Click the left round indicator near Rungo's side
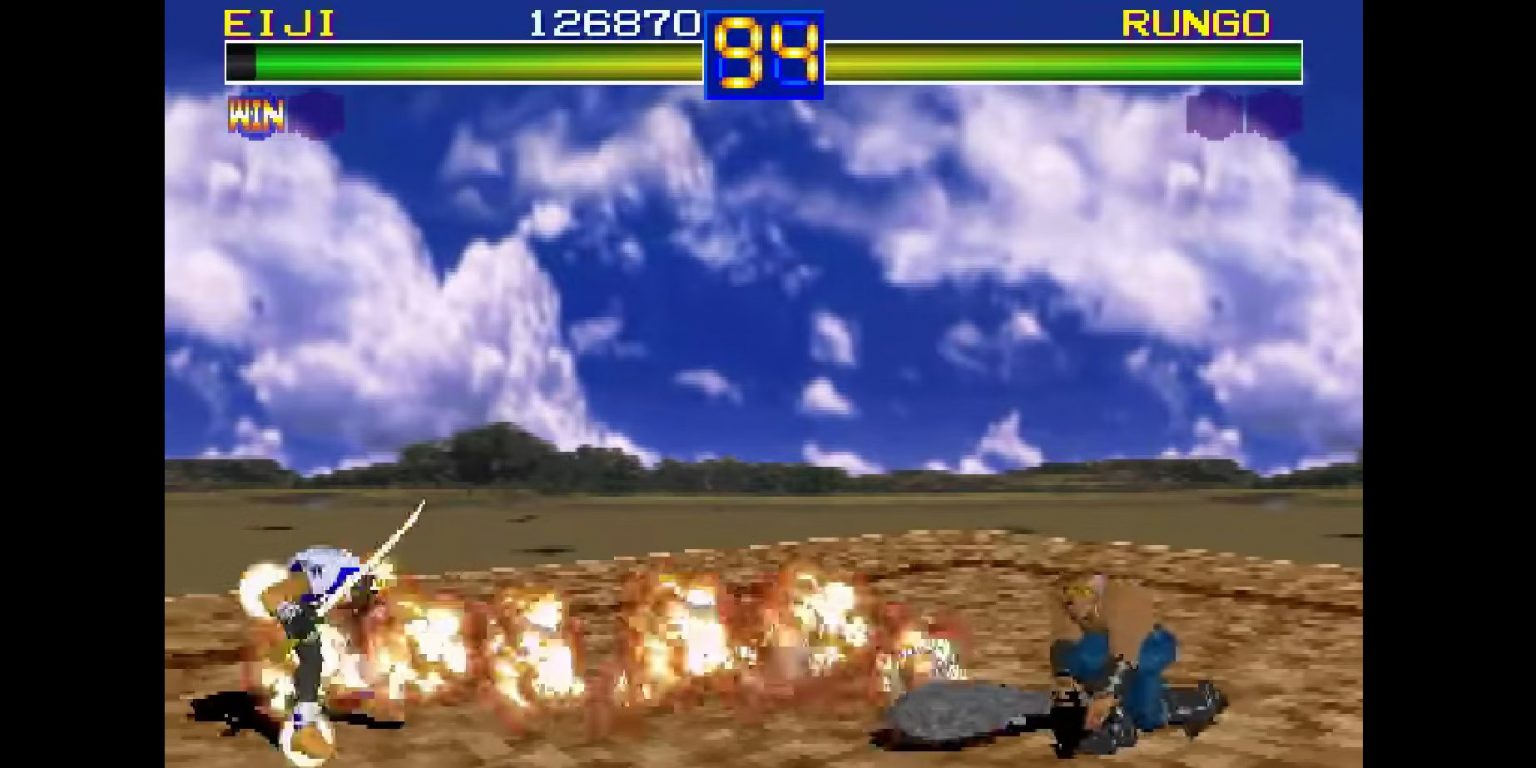Image resolution: width=1536 pixels, height=768 pixels. pyautogui.click(x=1213, y=113)
